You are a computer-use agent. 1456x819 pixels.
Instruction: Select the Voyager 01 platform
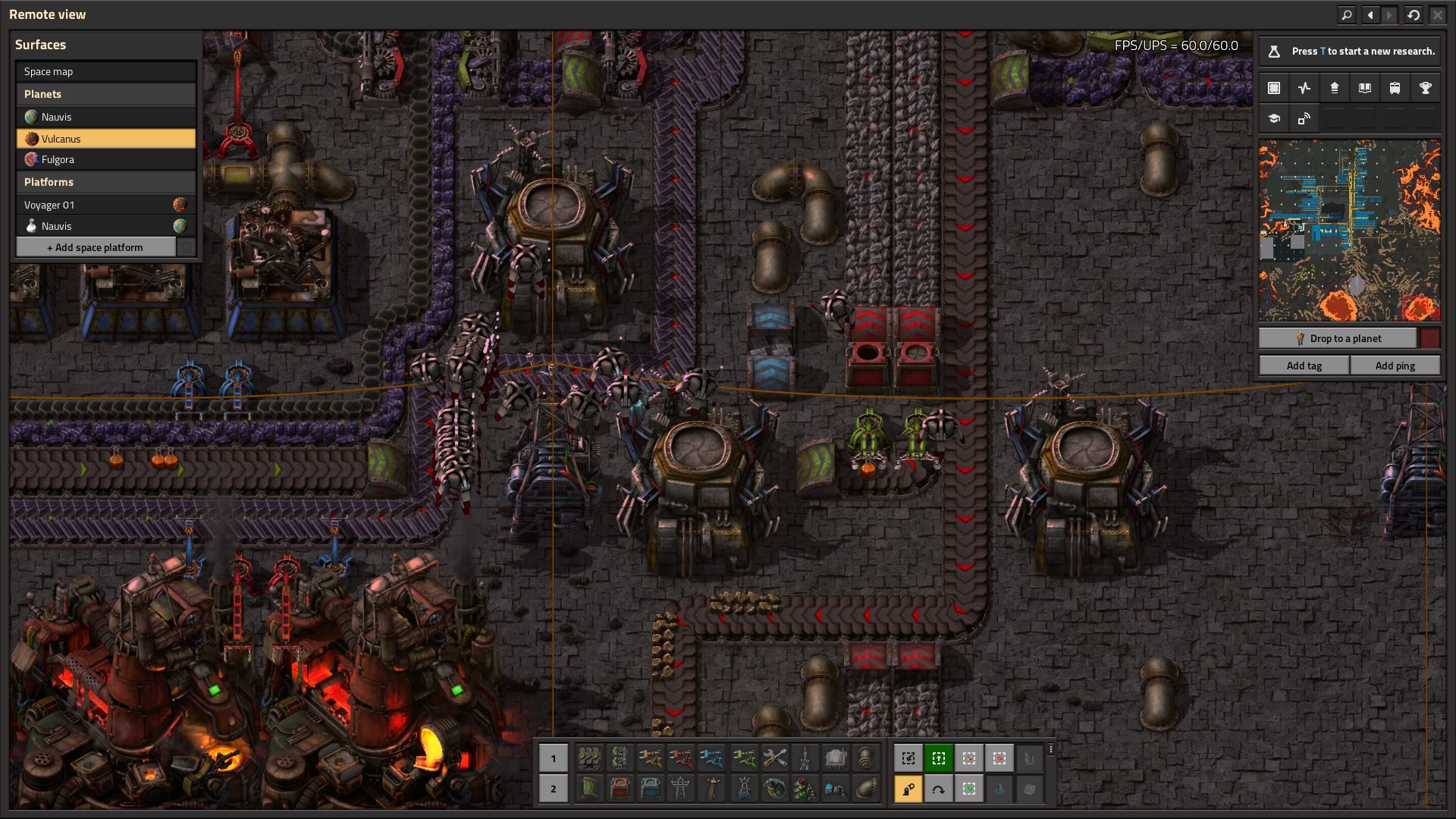[x=95, y=205]
